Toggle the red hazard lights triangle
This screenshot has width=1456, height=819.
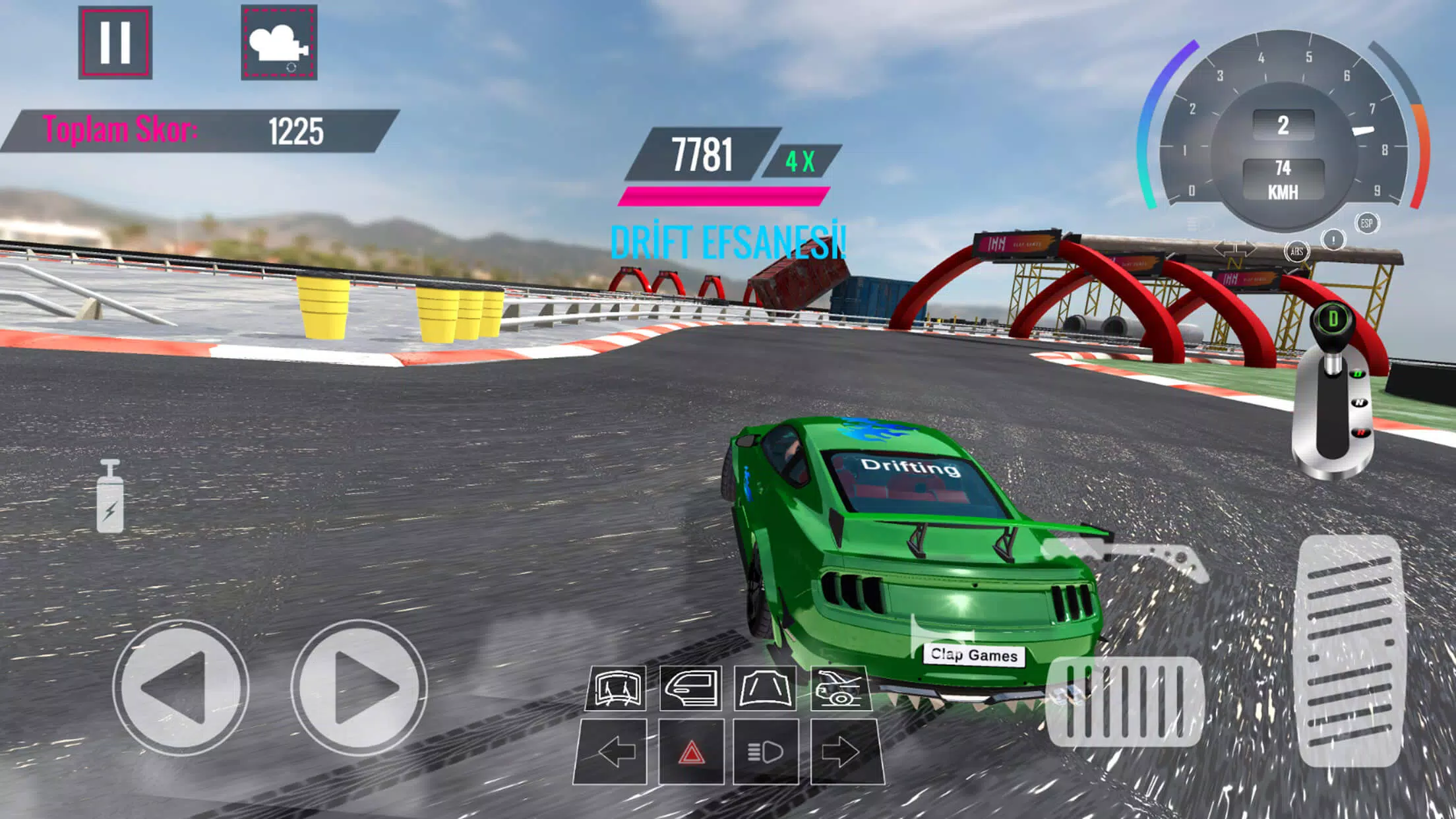click(691, 752)
